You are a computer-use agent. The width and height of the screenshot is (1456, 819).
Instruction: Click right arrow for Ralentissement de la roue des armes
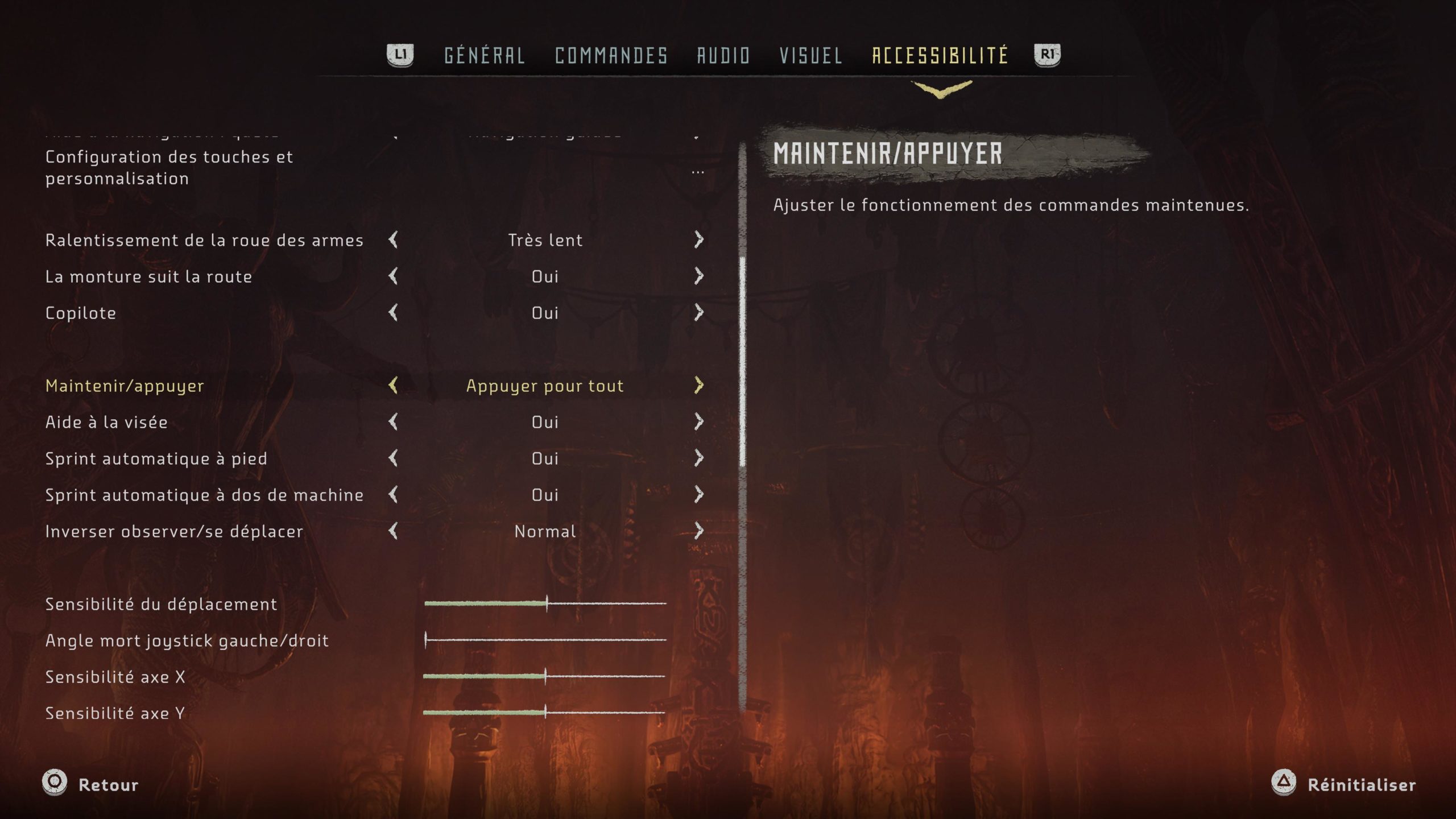point(699,240)
